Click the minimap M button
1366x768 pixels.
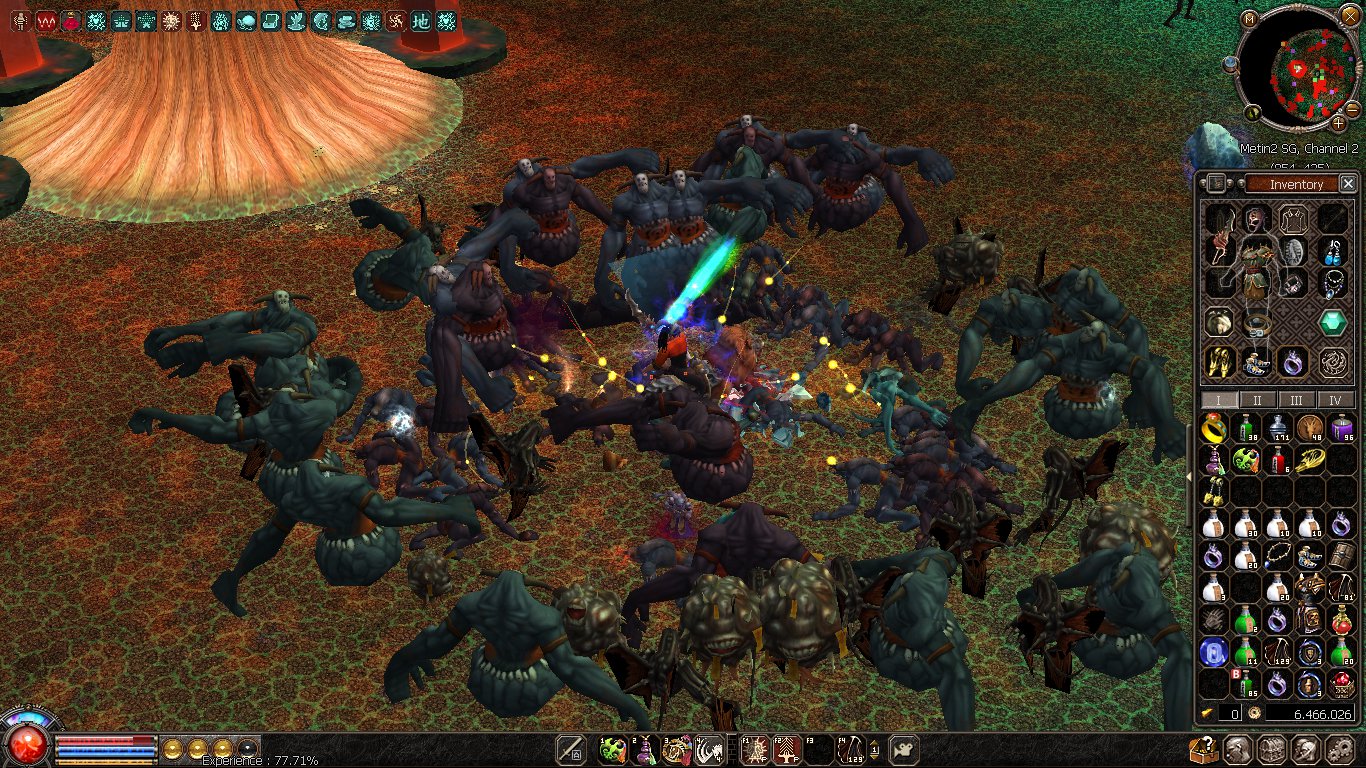click(x=1249, y=19)
